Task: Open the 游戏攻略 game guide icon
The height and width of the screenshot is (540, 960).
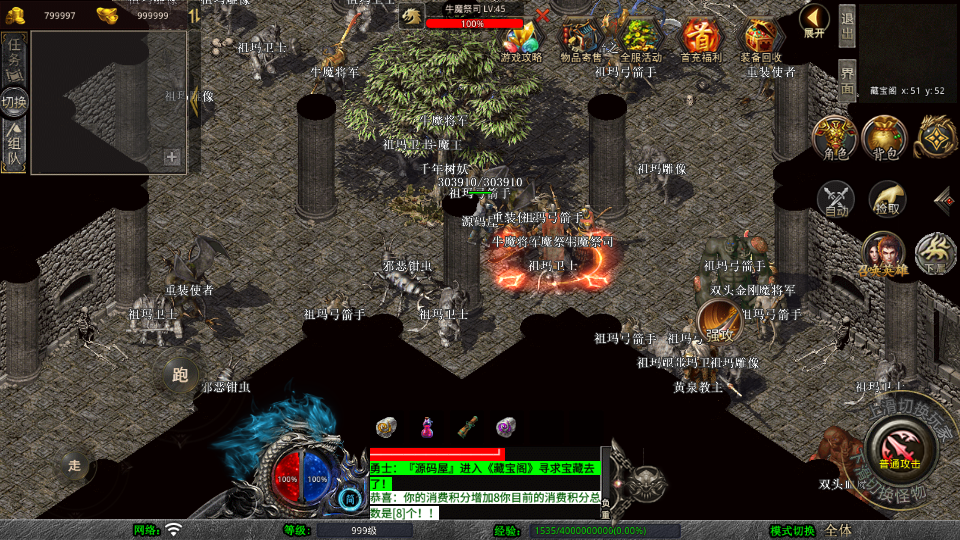Action: tap(521, 38)
